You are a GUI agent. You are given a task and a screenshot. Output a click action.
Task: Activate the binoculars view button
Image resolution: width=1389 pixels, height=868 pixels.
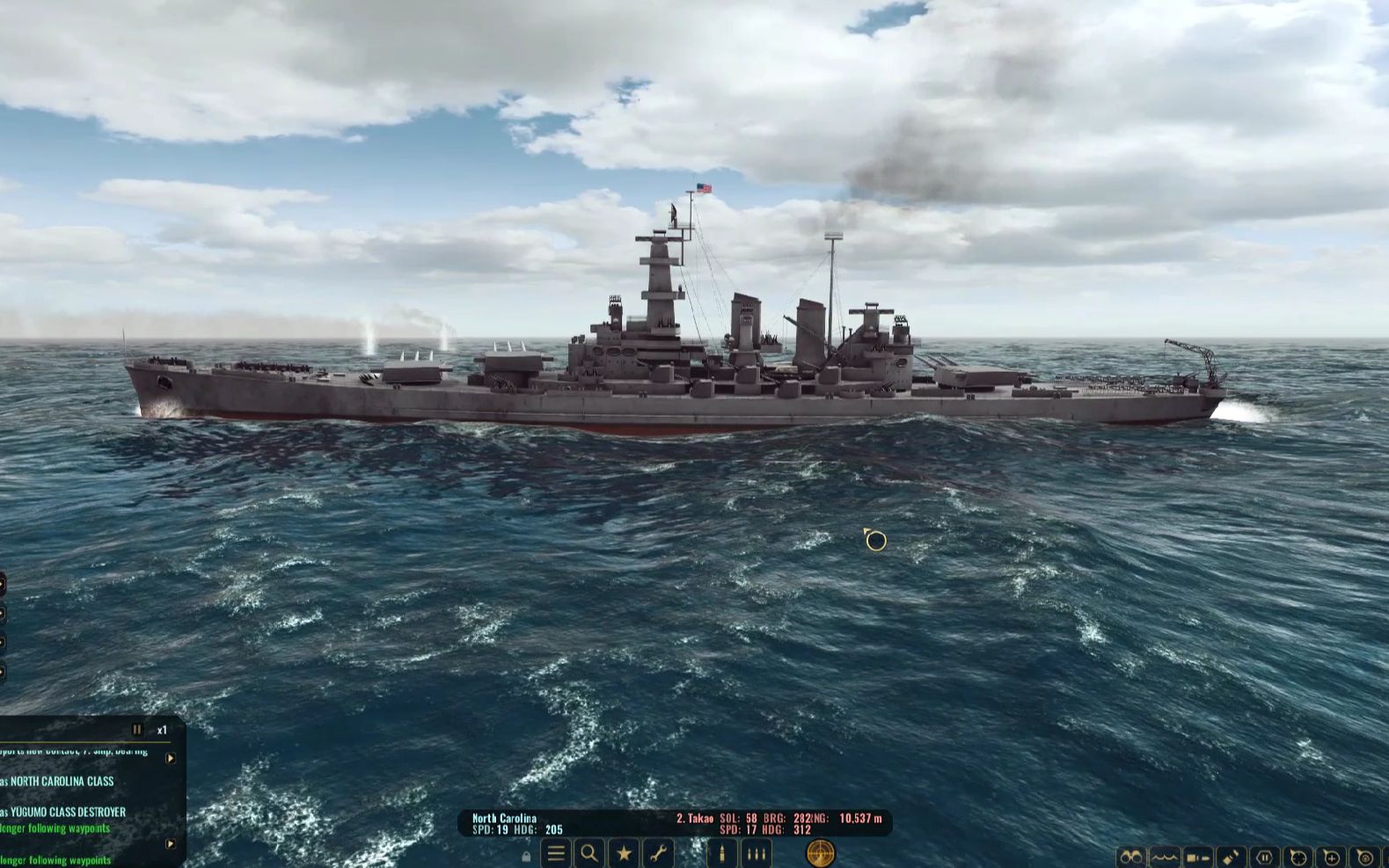[x=1131, y=857]
